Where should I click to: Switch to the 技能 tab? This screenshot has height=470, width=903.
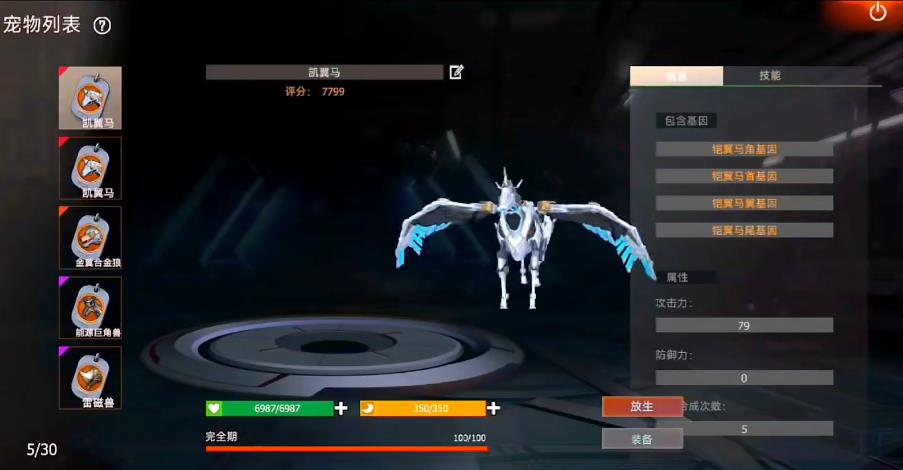769,76
